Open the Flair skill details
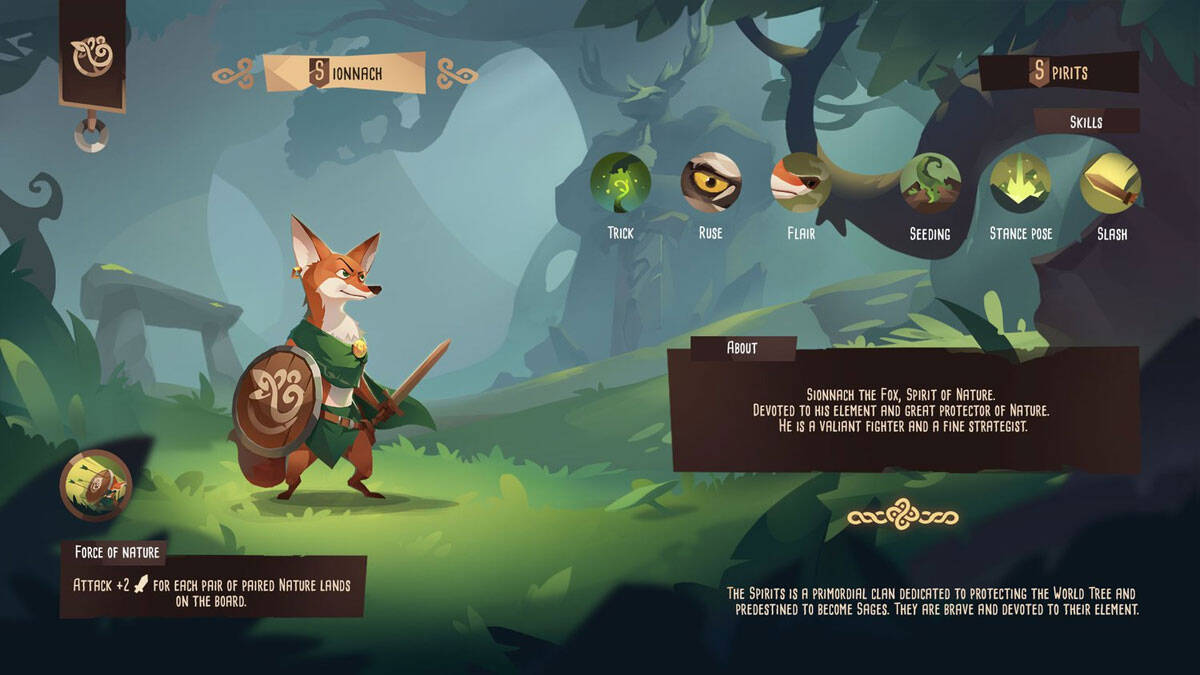The height and width of the screenshot is (675, 1200). [800, 183]
